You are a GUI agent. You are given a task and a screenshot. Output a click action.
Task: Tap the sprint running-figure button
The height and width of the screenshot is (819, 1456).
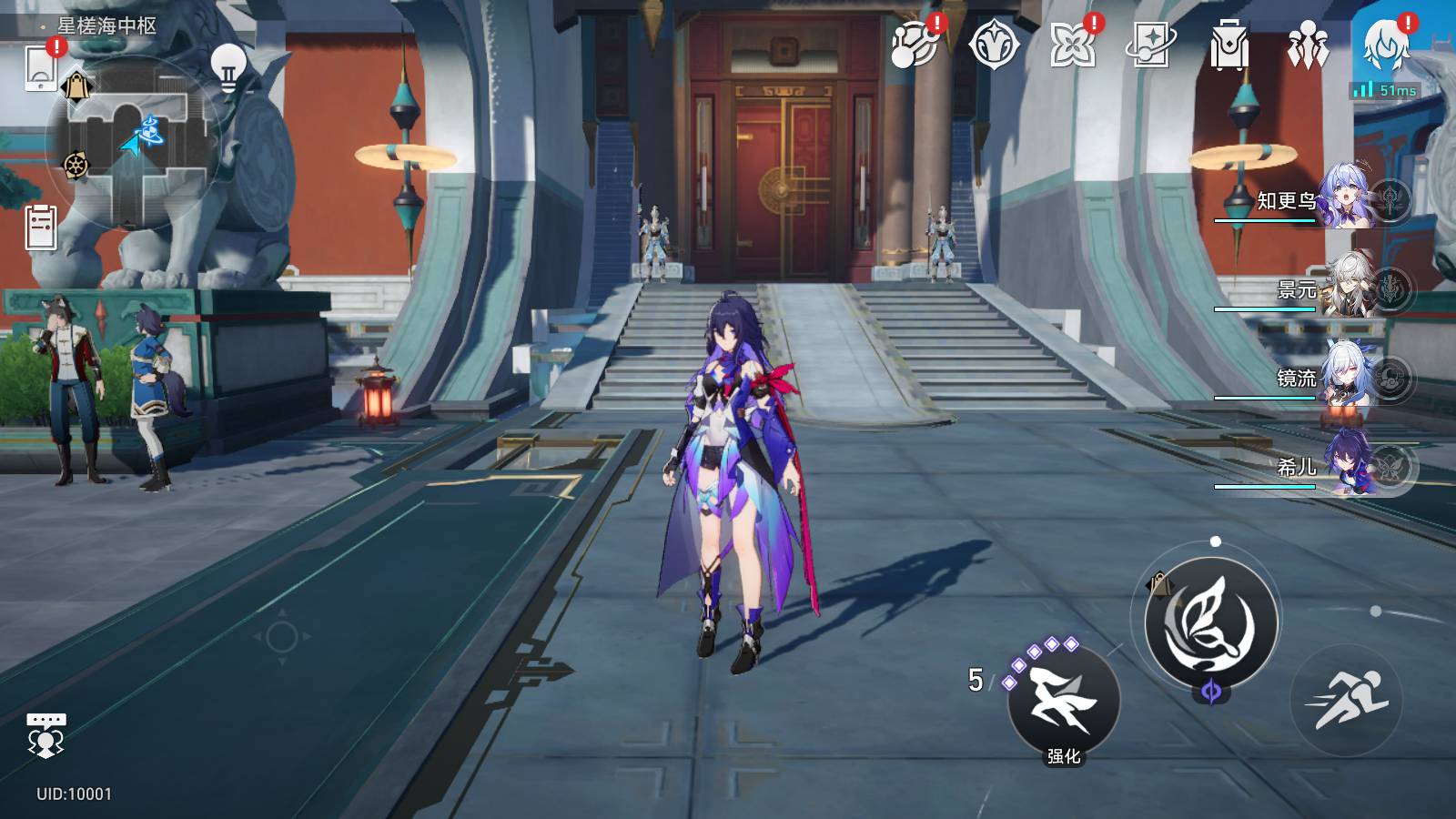(1346, 700)
